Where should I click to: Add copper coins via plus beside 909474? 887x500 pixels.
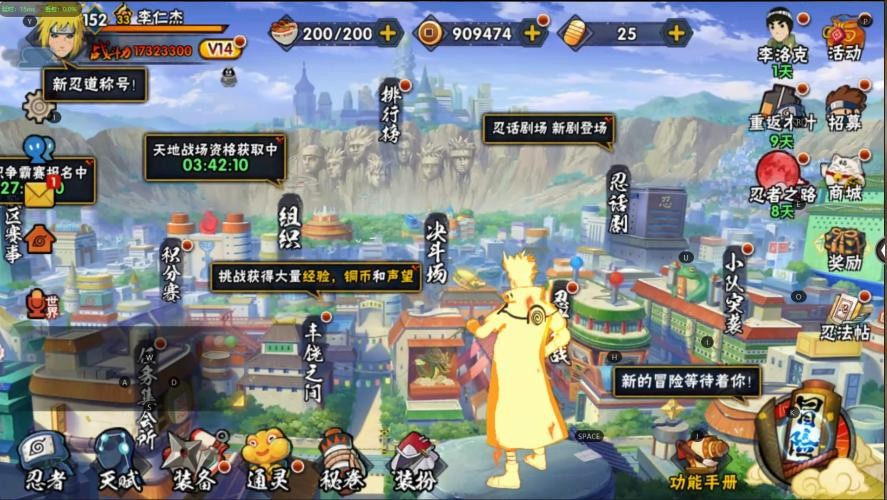(x=532, y=33)
